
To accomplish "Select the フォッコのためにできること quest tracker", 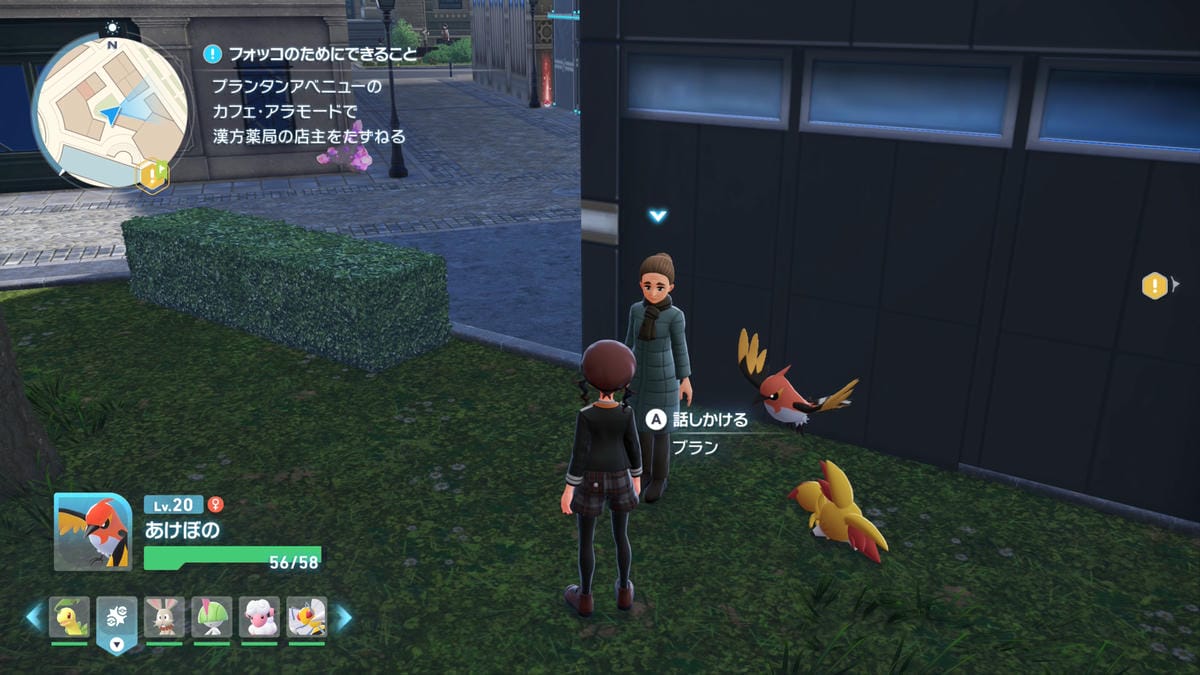I will [x=312, y=54].
